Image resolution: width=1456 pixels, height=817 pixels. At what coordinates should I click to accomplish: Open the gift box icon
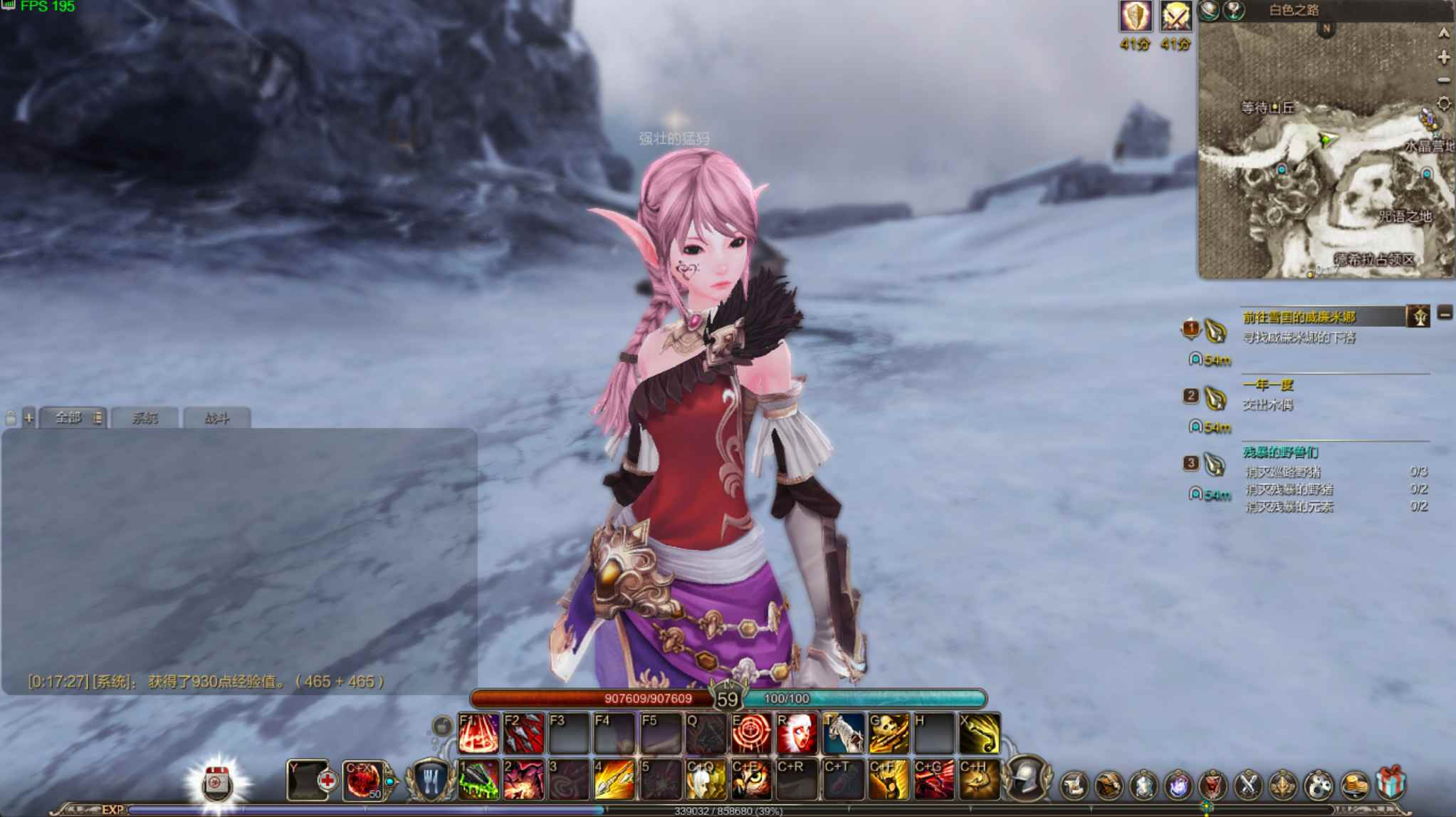(1390, 784)
